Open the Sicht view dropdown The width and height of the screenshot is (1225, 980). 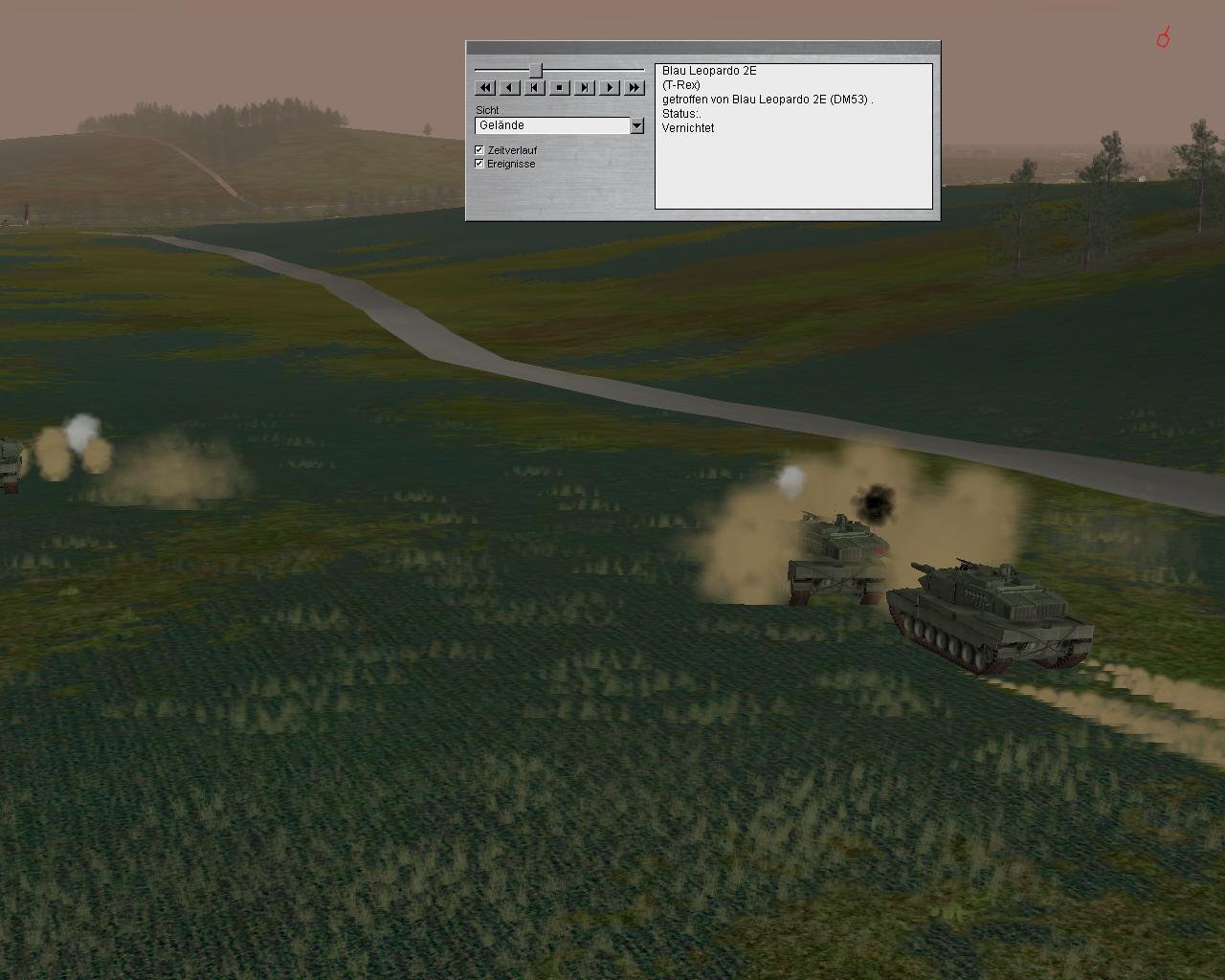click(x=637, y=125)
